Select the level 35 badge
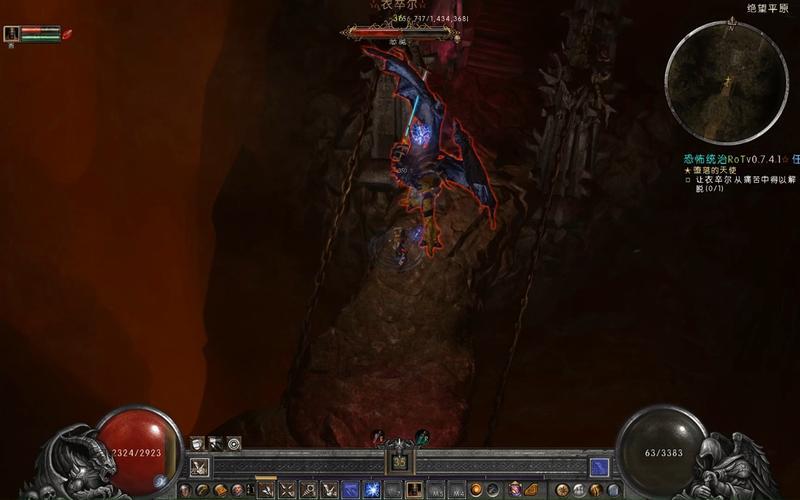The height and width of the screenshot is (500, 800). coord(399,463)
